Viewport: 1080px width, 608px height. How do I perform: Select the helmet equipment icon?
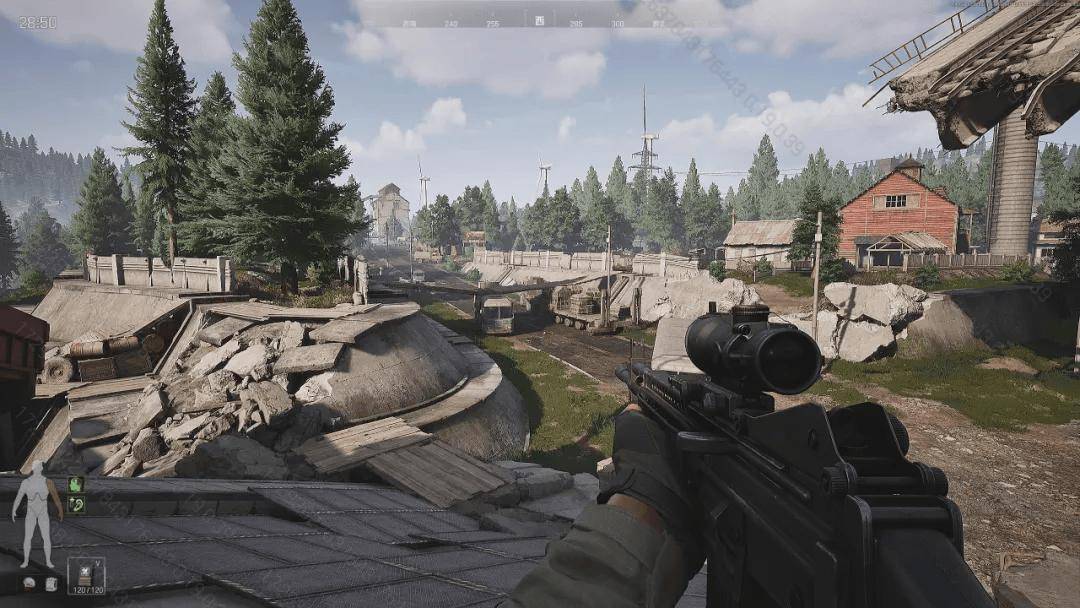[x=27, y=583]
